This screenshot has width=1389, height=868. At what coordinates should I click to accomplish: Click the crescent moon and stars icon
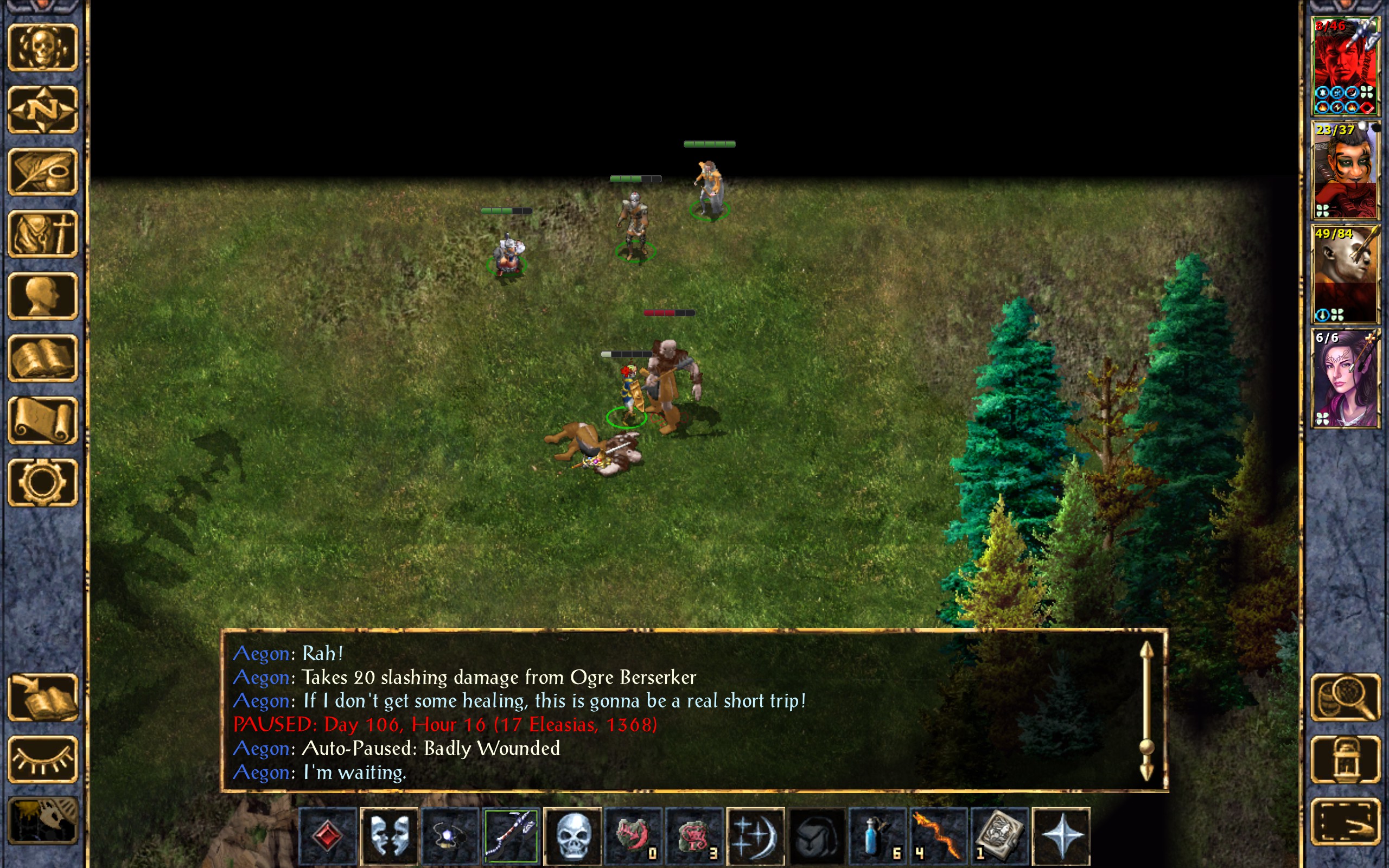[x=755, y=836]
